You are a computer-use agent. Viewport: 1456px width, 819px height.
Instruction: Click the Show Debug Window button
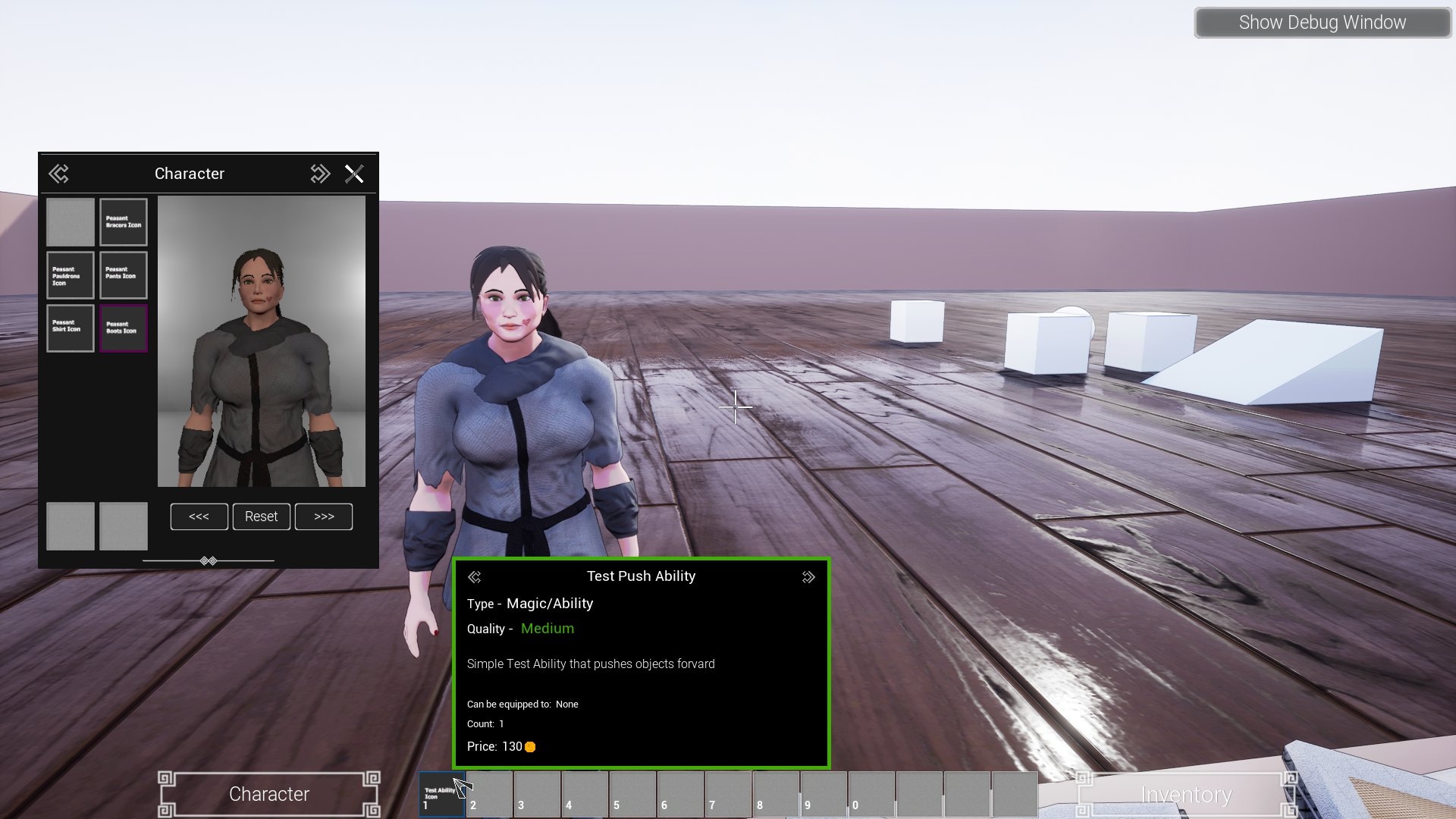pos(1323,22)
